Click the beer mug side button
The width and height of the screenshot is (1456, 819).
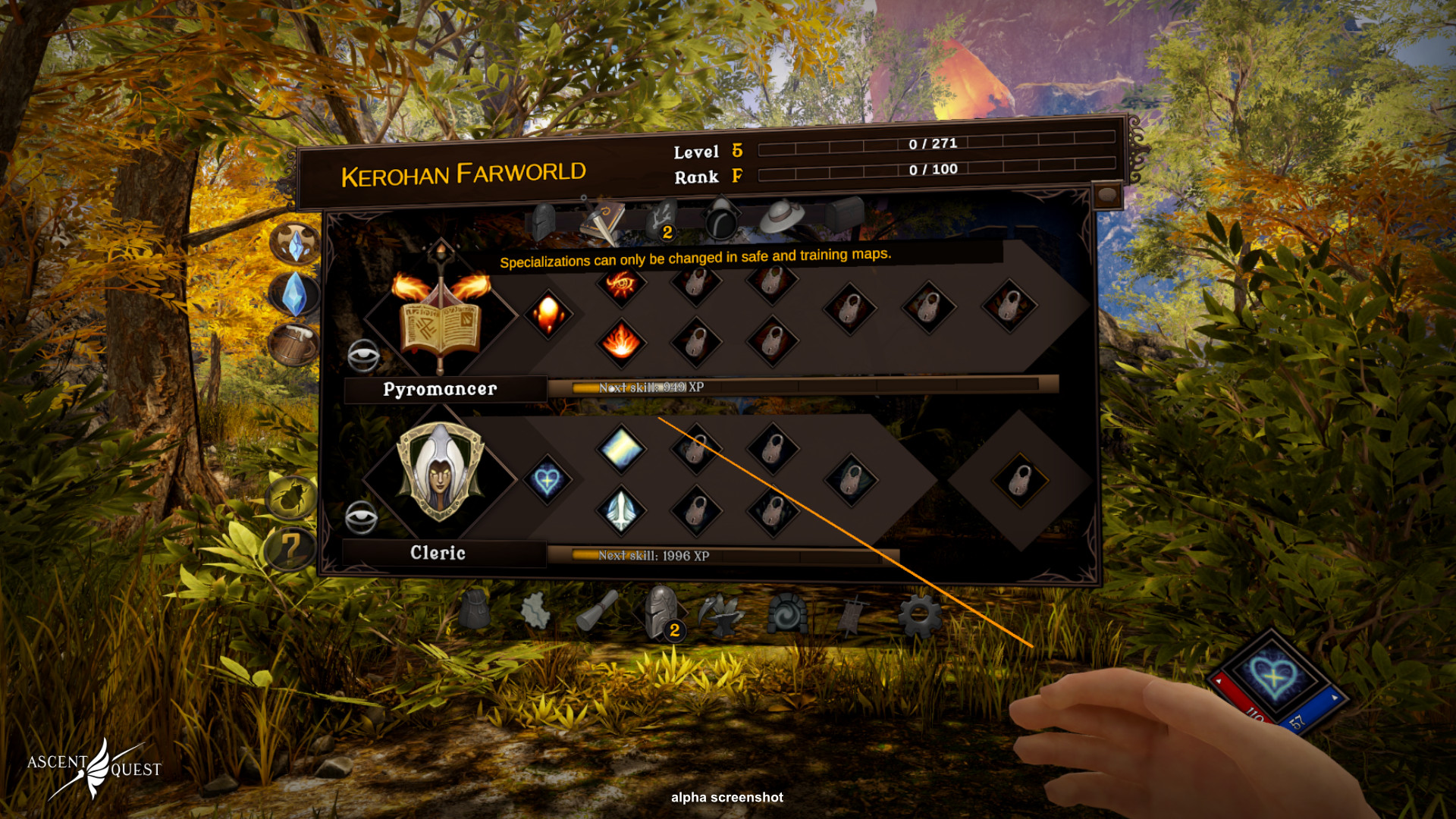(293, 346)
